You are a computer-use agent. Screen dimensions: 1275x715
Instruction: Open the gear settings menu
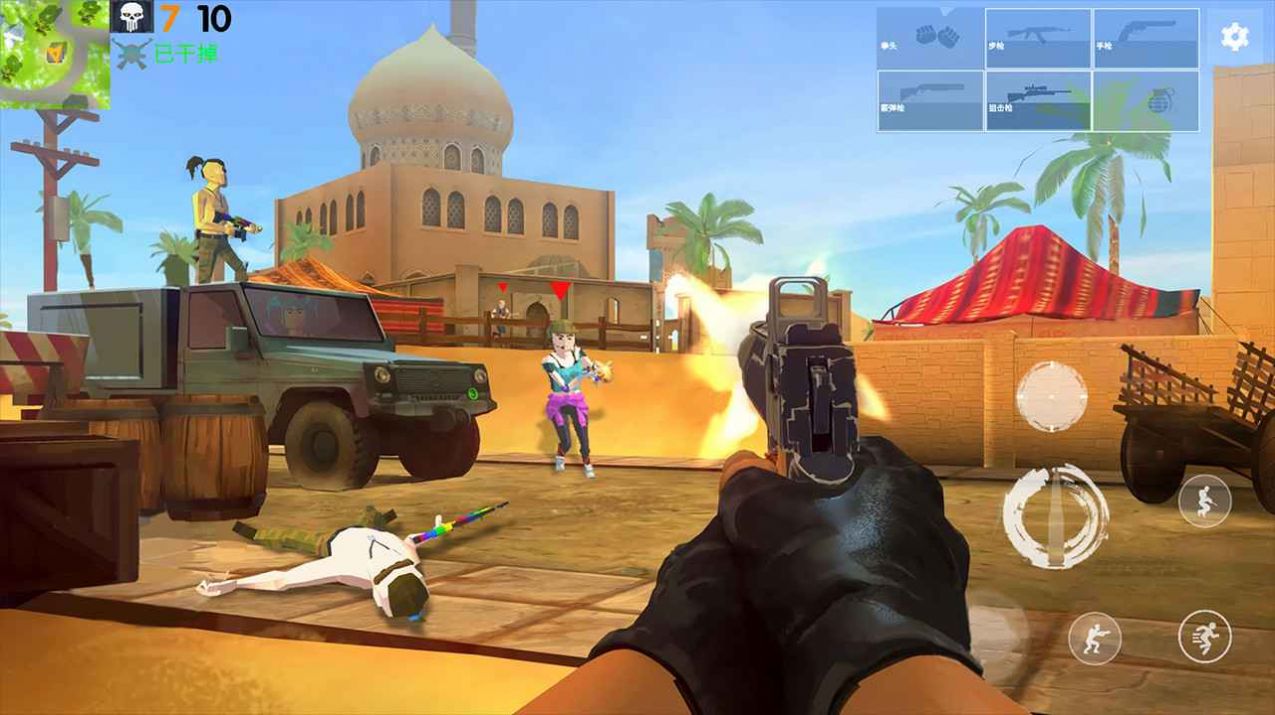(x=1235, y=37)
